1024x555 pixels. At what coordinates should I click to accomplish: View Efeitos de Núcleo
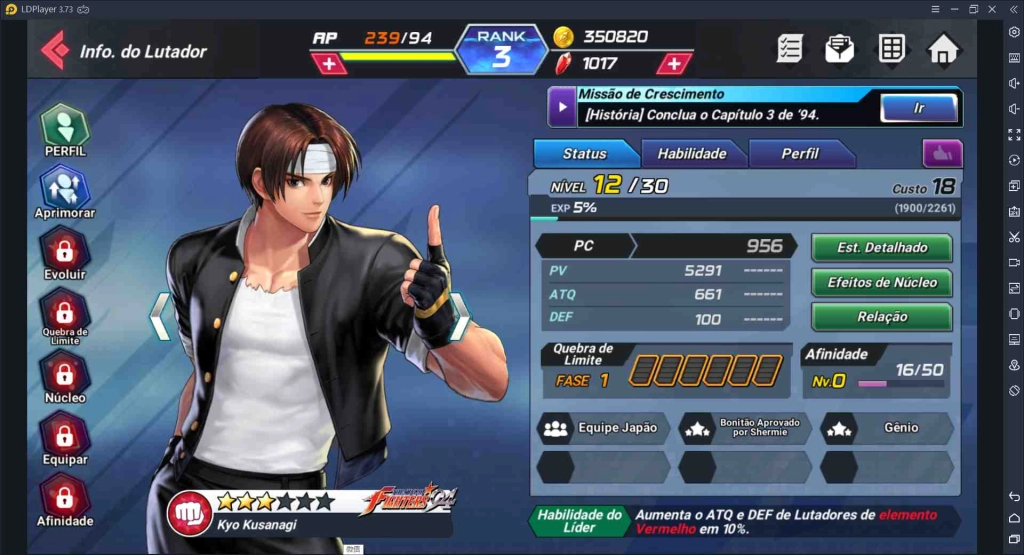coord(881,282)
